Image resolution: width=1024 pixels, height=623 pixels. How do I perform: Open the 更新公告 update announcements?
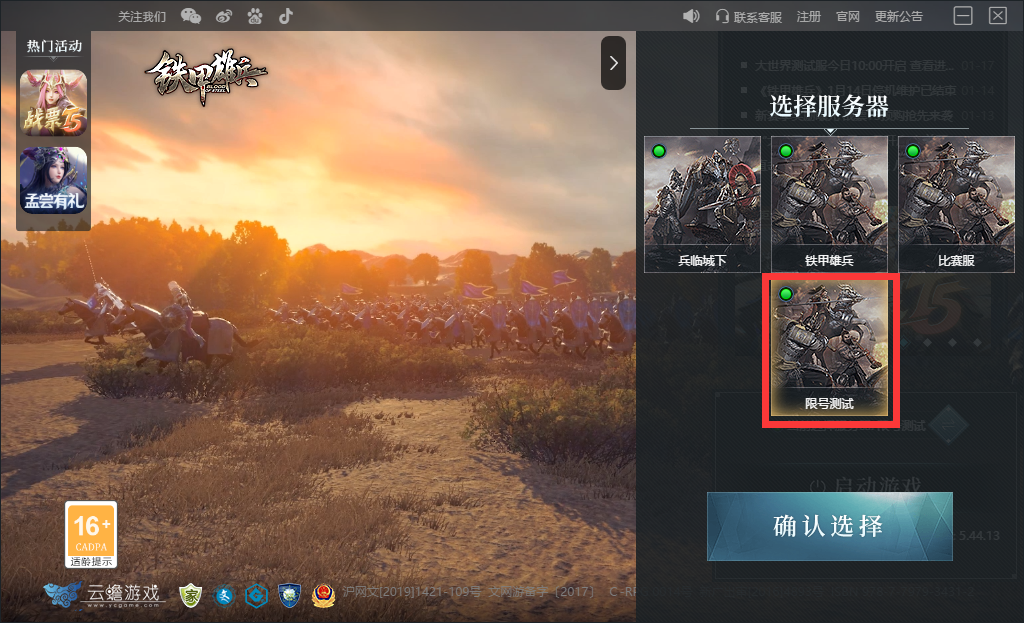(x=899, y=16)
